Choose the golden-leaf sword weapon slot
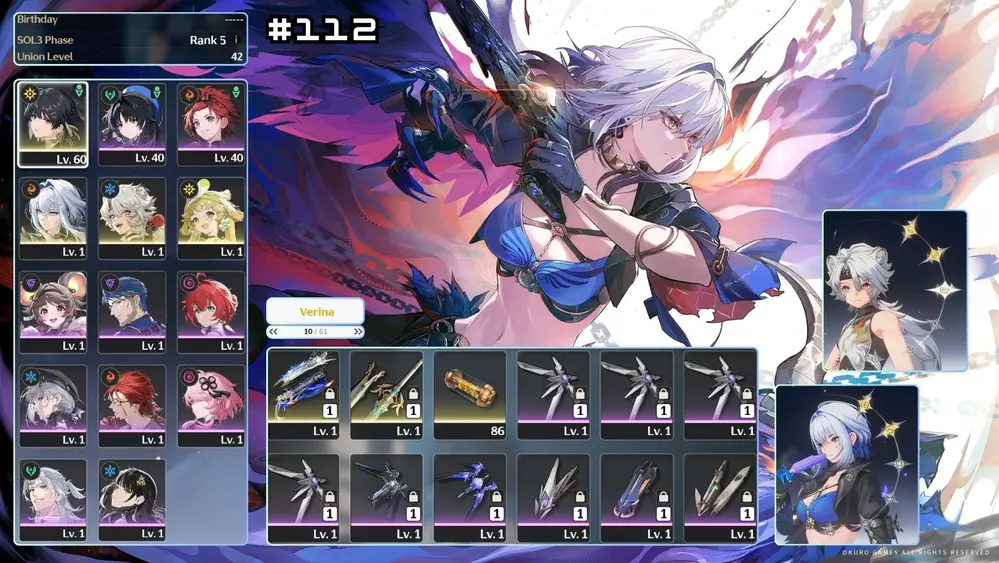Image resolution: width=999 pixels, height=563 pixels. (387, 394)
